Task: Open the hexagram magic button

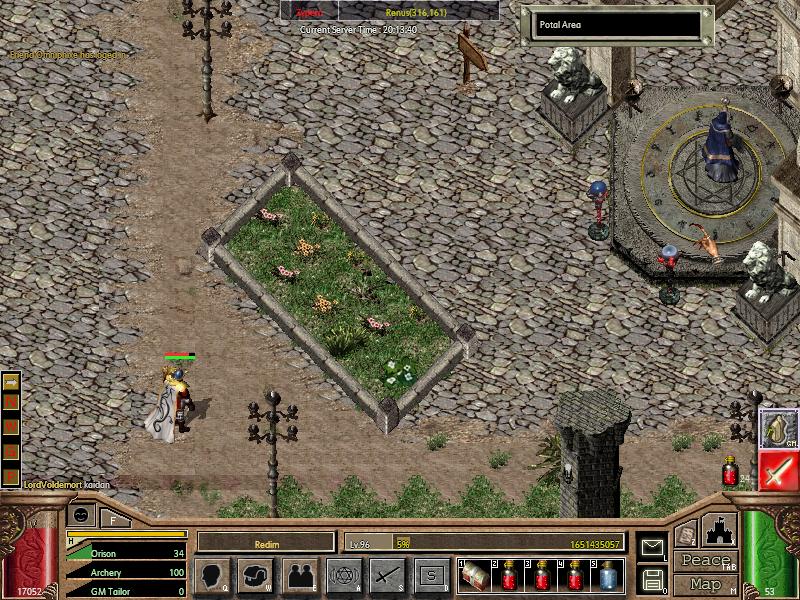Action: [x=343, y=575]
